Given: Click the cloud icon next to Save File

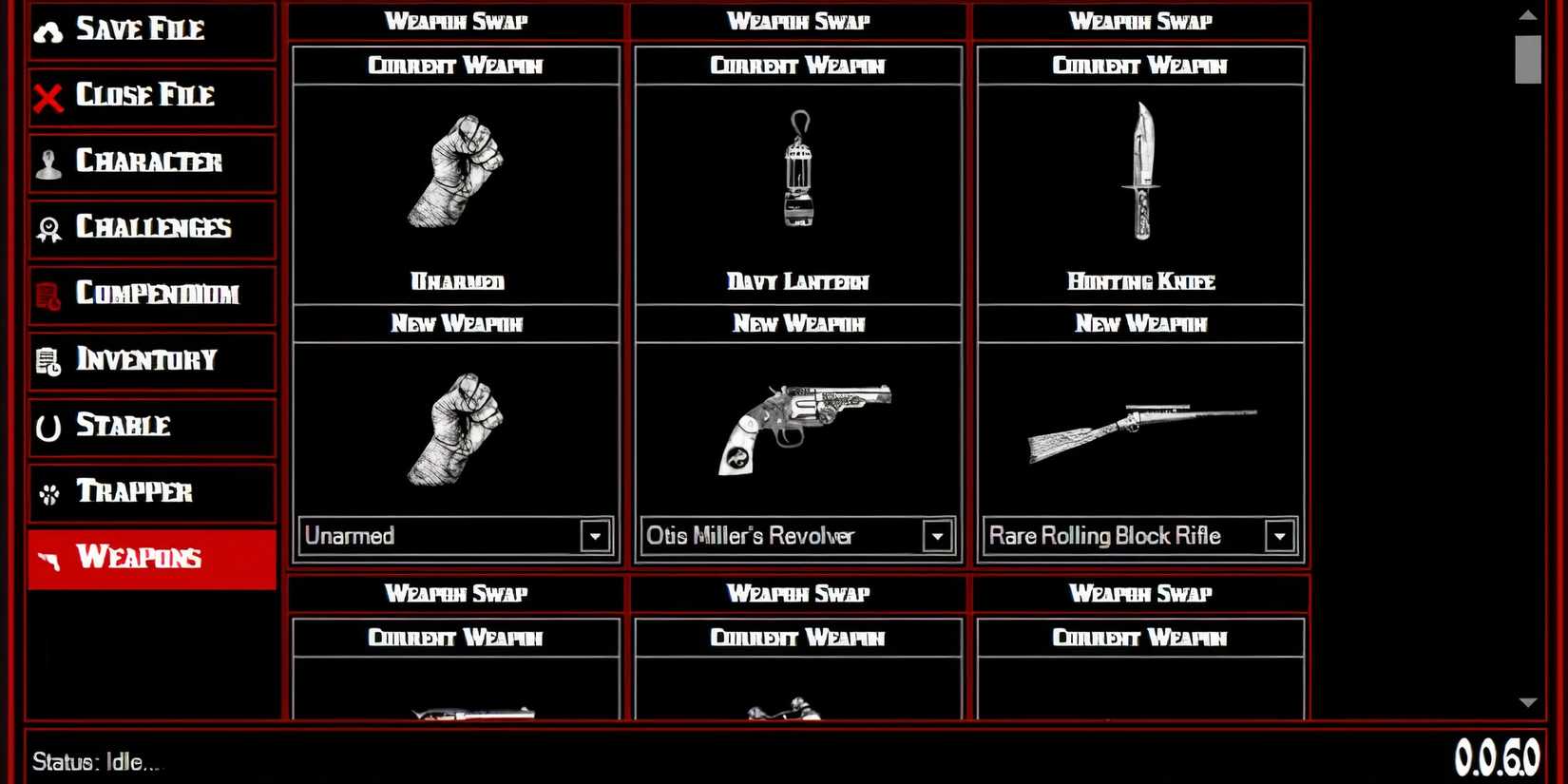Looking at the screenshot, I should [47, 29].
